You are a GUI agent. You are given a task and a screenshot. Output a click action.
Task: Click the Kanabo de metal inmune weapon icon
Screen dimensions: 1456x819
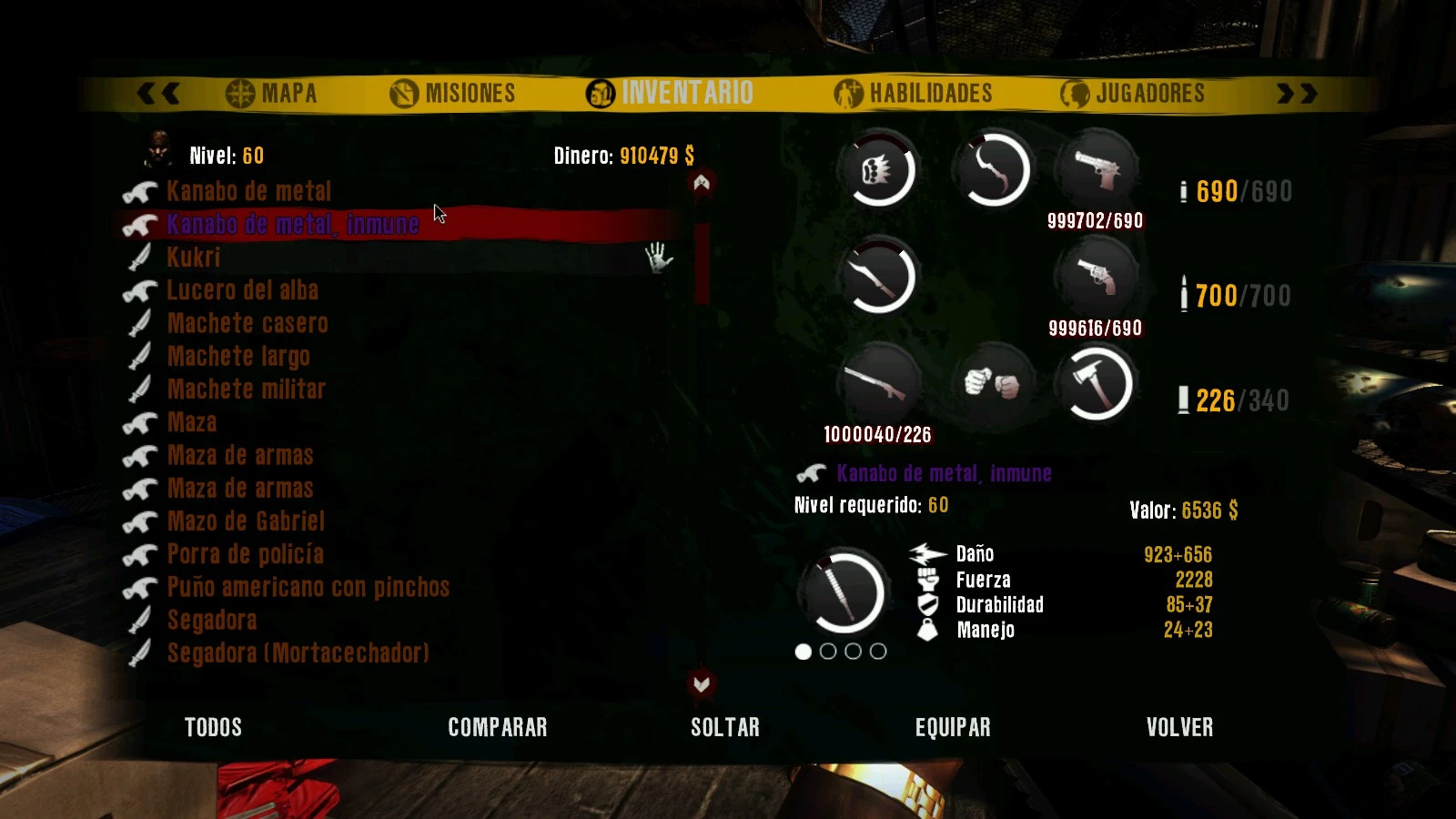813,472
